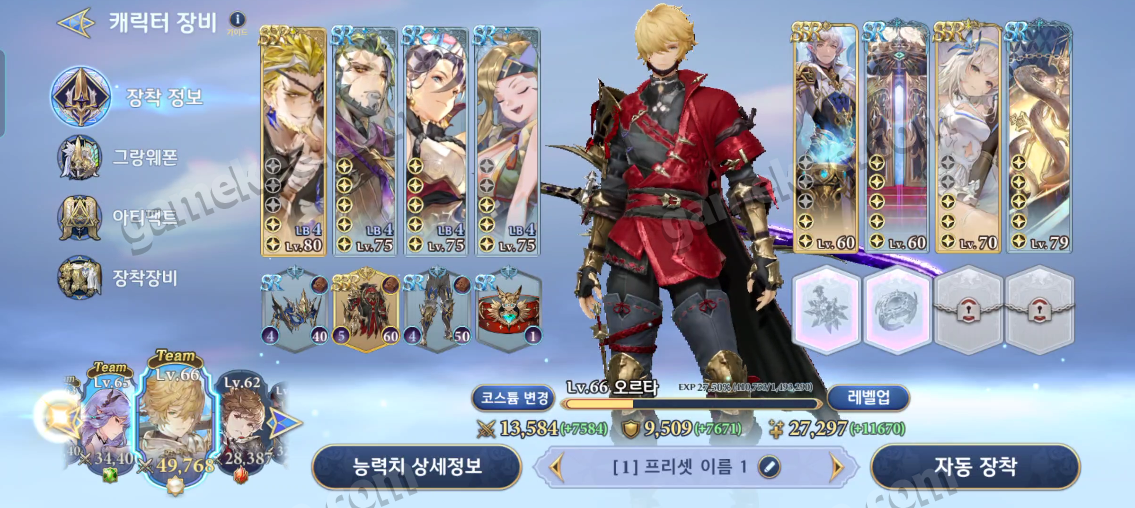This screenshot has width=1135, height=508.
Task: Switch to the next preset arrow
Action: click(837, 466)
